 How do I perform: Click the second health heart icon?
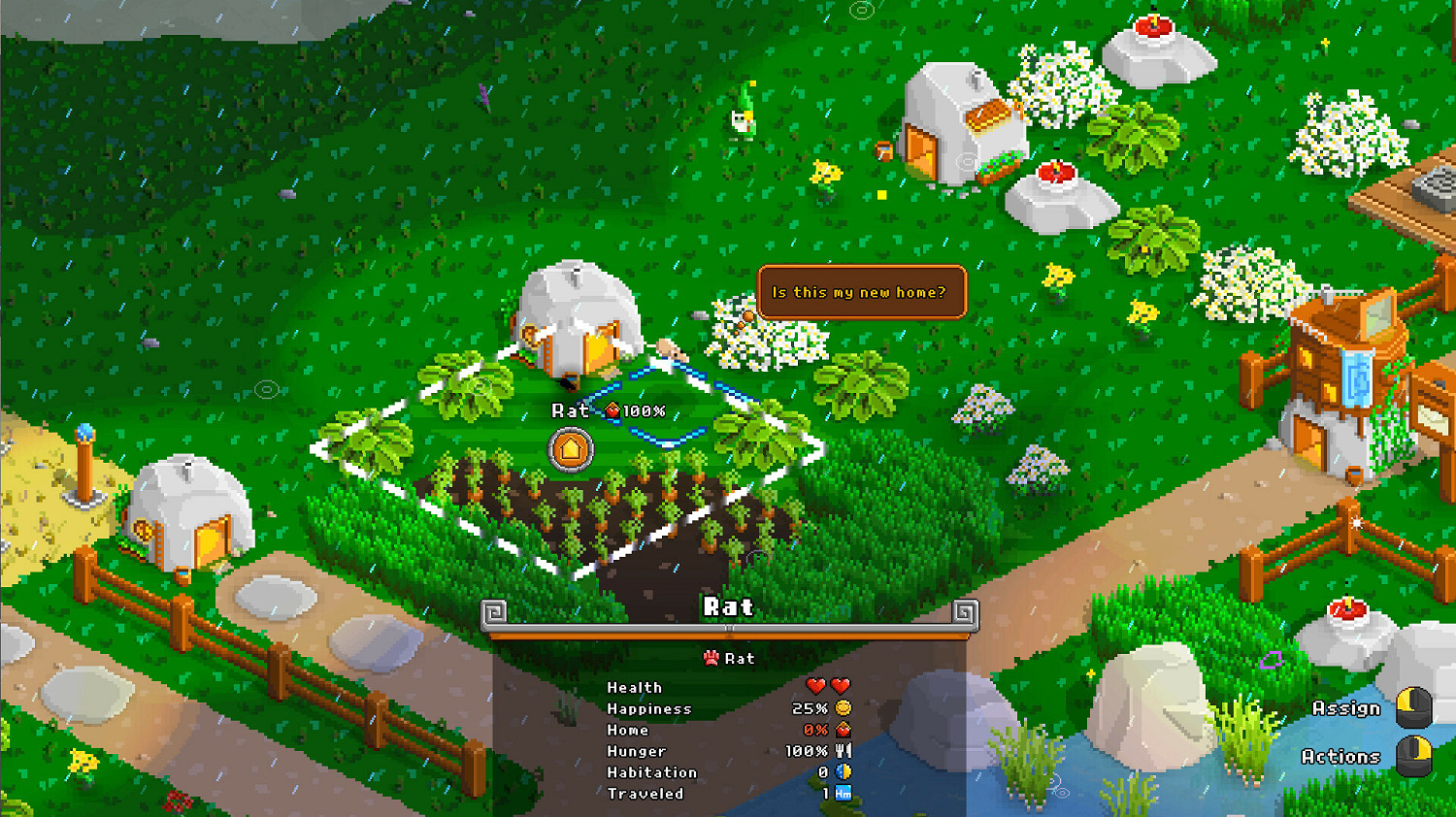843,686
